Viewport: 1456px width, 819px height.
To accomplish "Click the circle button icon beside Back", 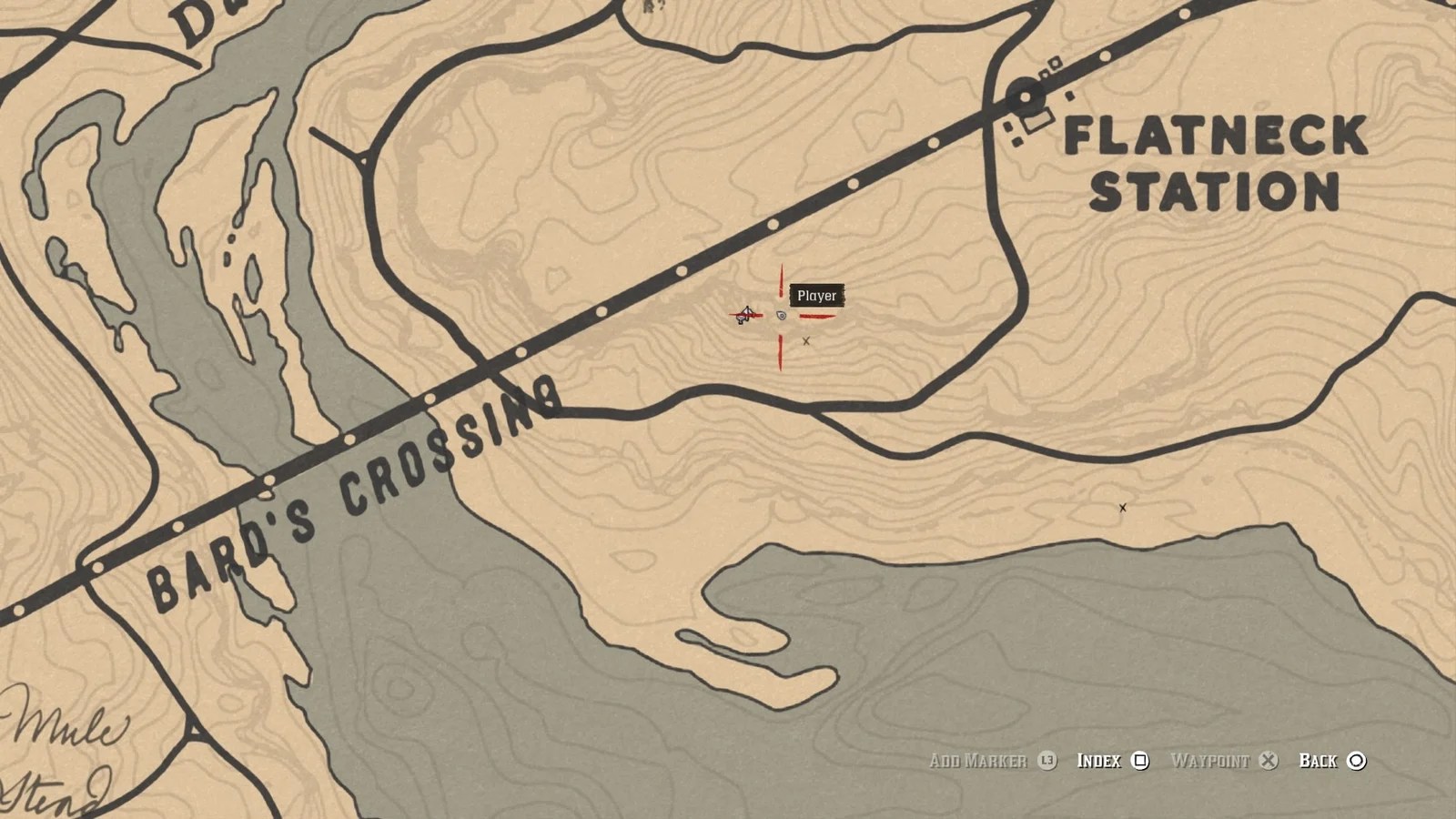I will pyautogui.click(x=1358, y=761).
